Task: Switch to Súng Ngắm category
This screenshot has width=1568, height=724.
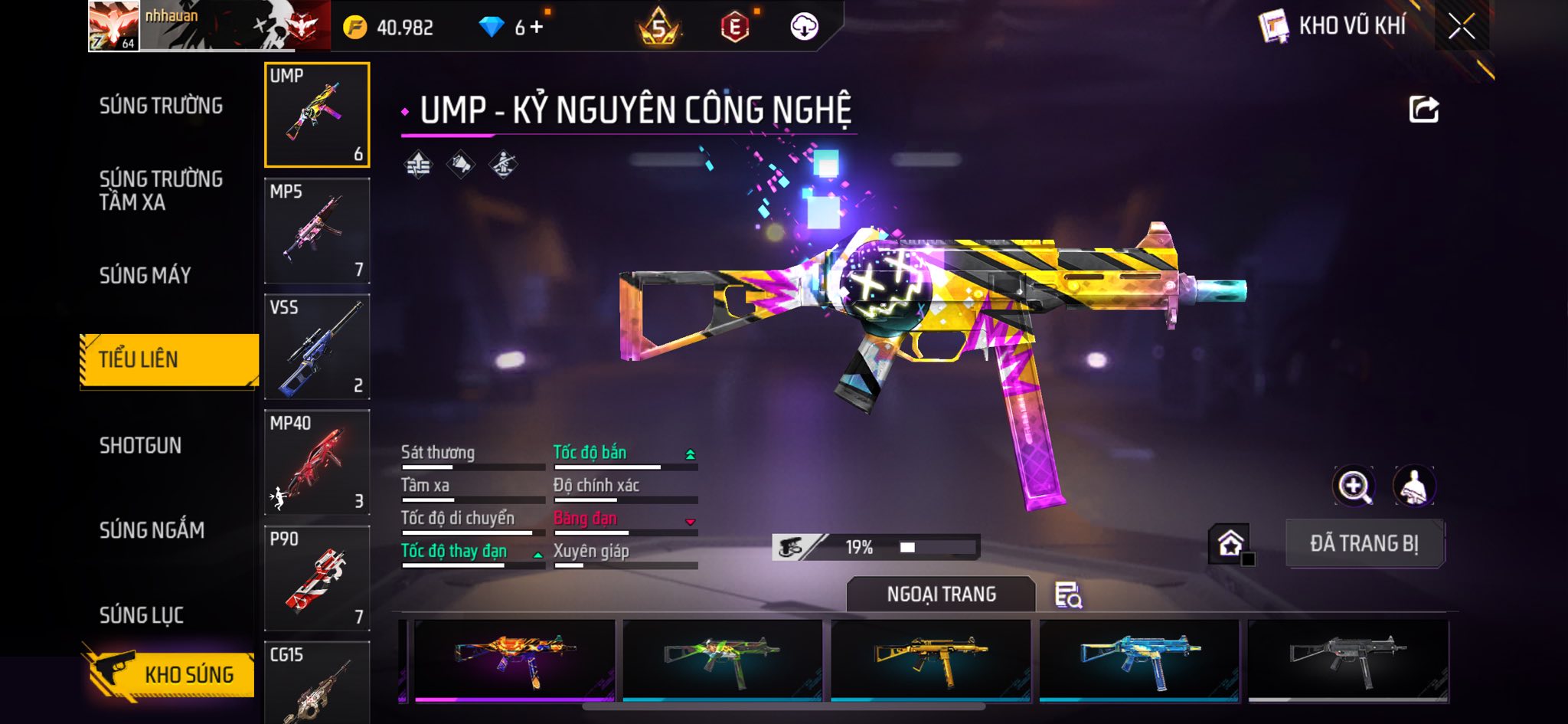Action: (x=152, y=529)
